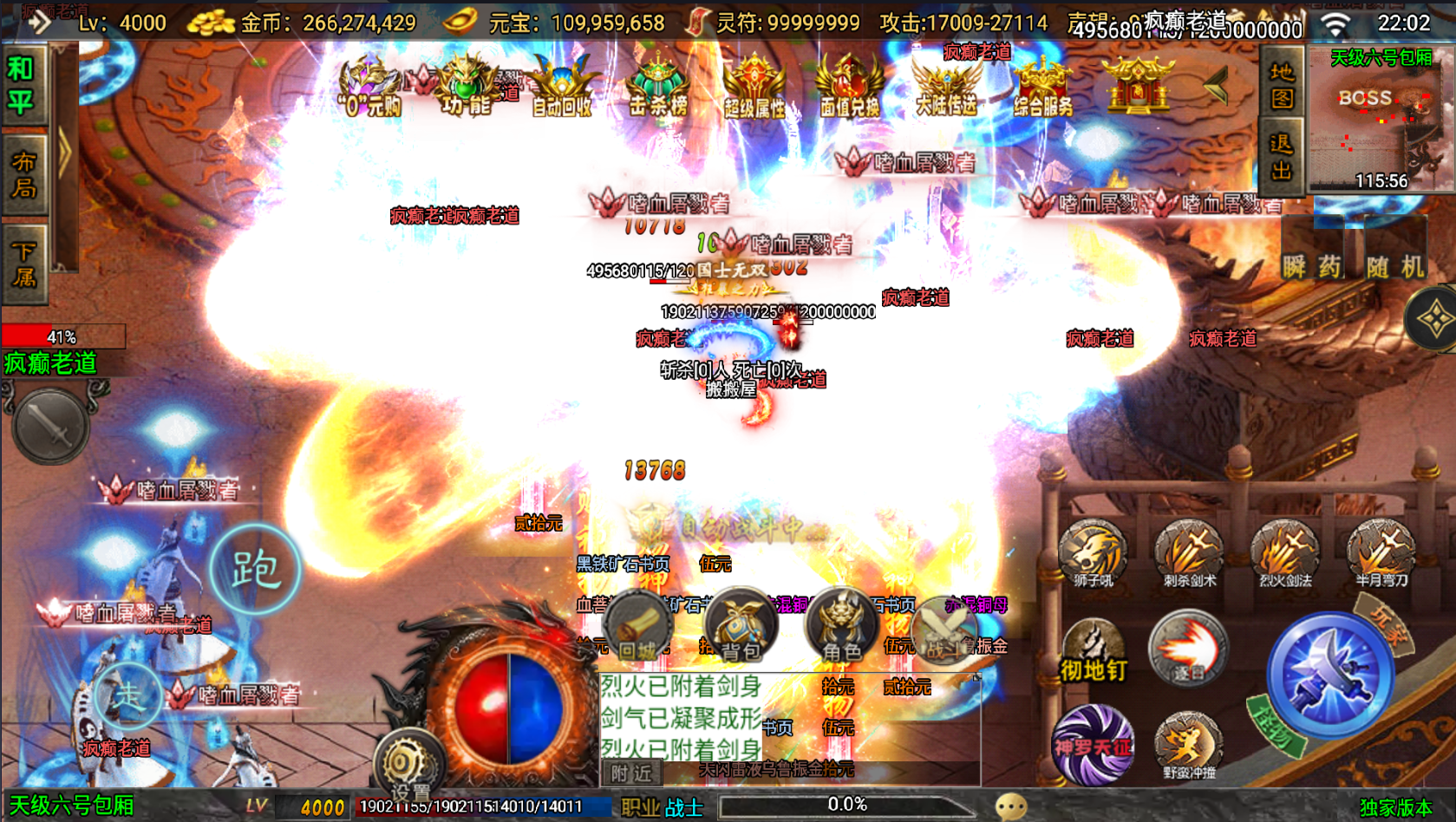Cast the 狮子吼 Lion's Roar skill

[x=1092, y=551]
